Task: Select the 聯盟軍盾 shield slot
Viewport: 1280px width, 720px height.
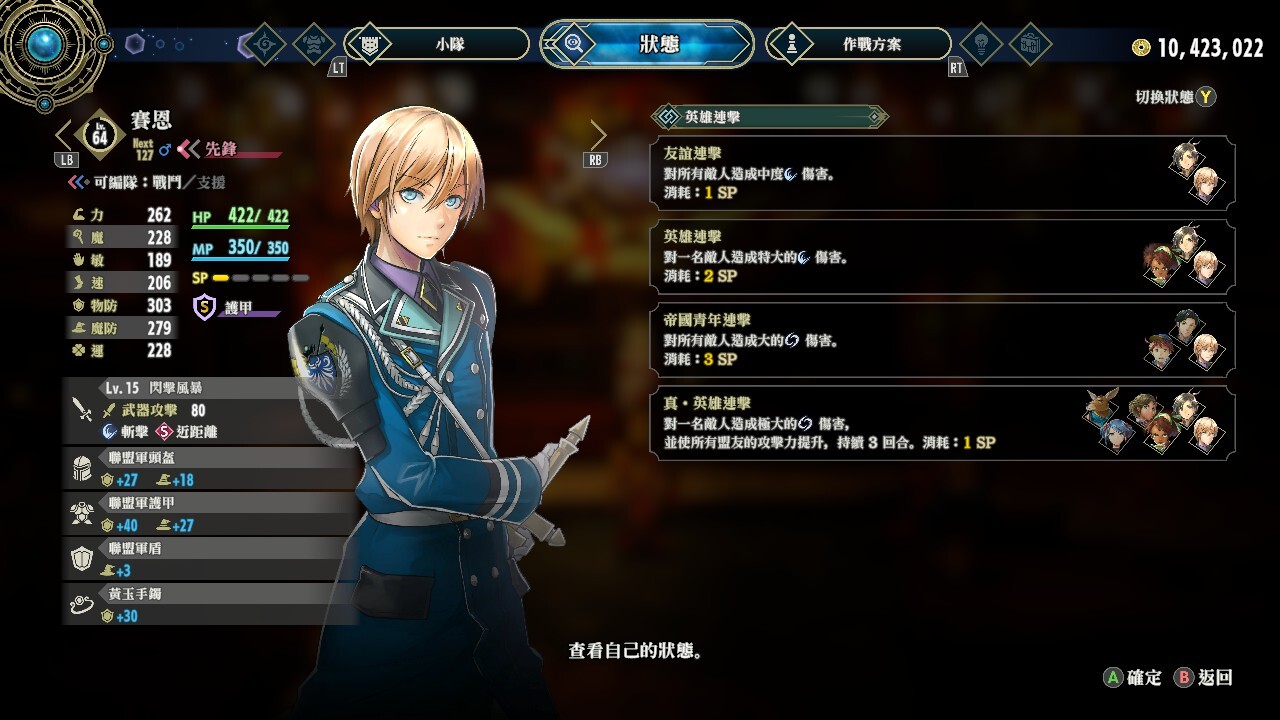Action: [x=210, y=559]
